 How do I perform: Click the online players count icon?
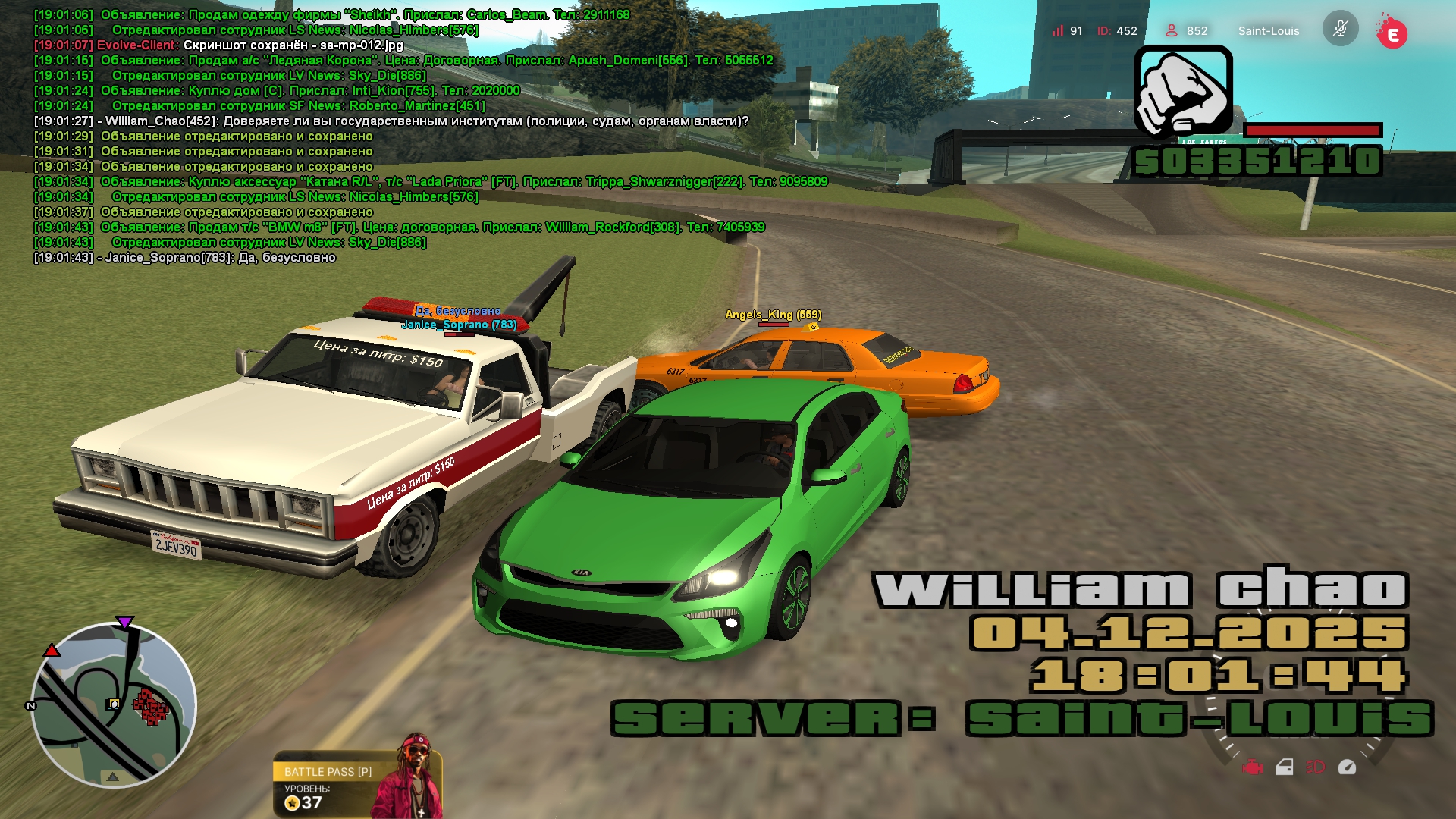[x=1172, y=30]
